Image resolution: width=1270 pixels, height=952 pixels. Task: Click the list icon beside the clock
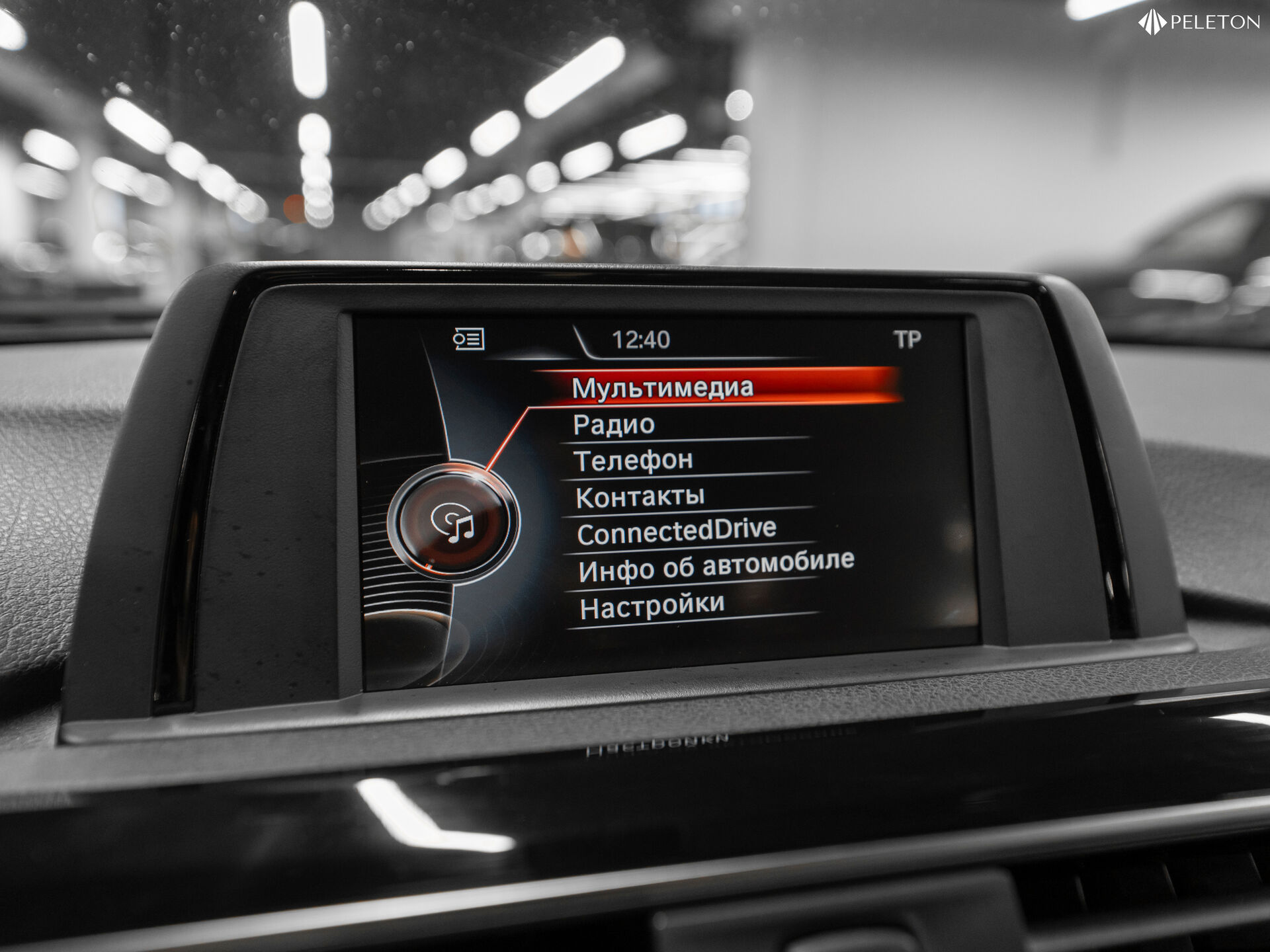pos(468,340)
